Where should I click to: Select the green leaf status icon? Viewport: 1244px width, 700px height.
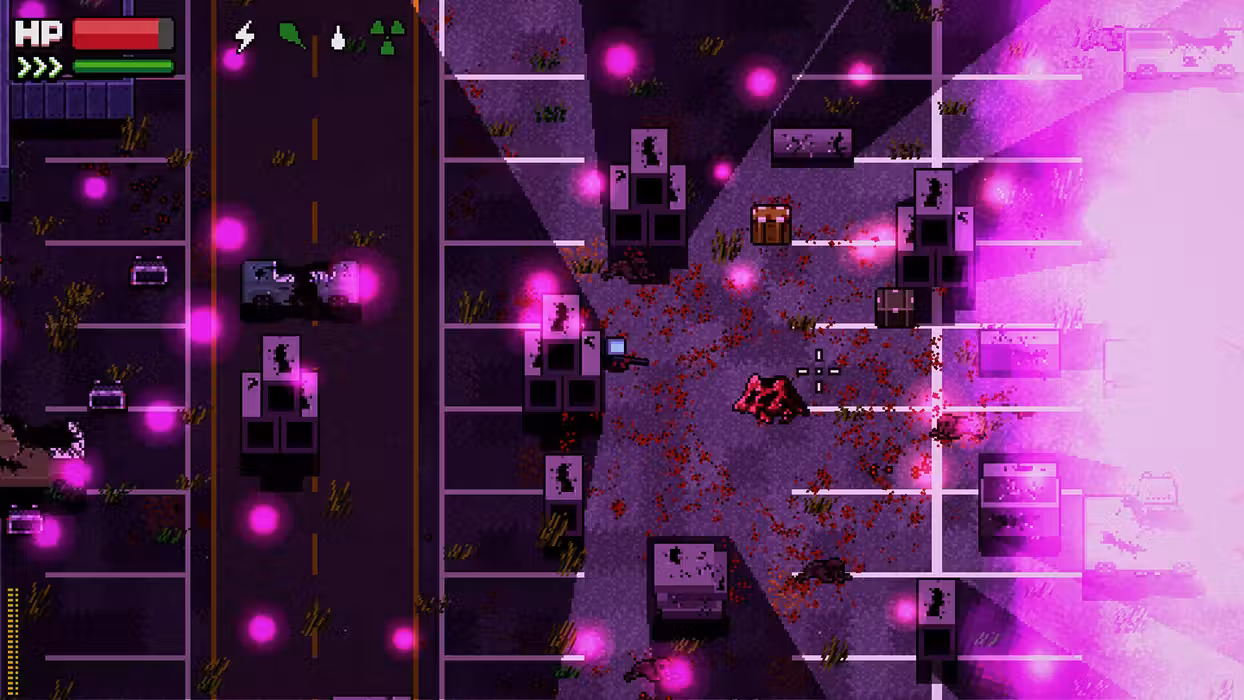click(x=292, y=36)
